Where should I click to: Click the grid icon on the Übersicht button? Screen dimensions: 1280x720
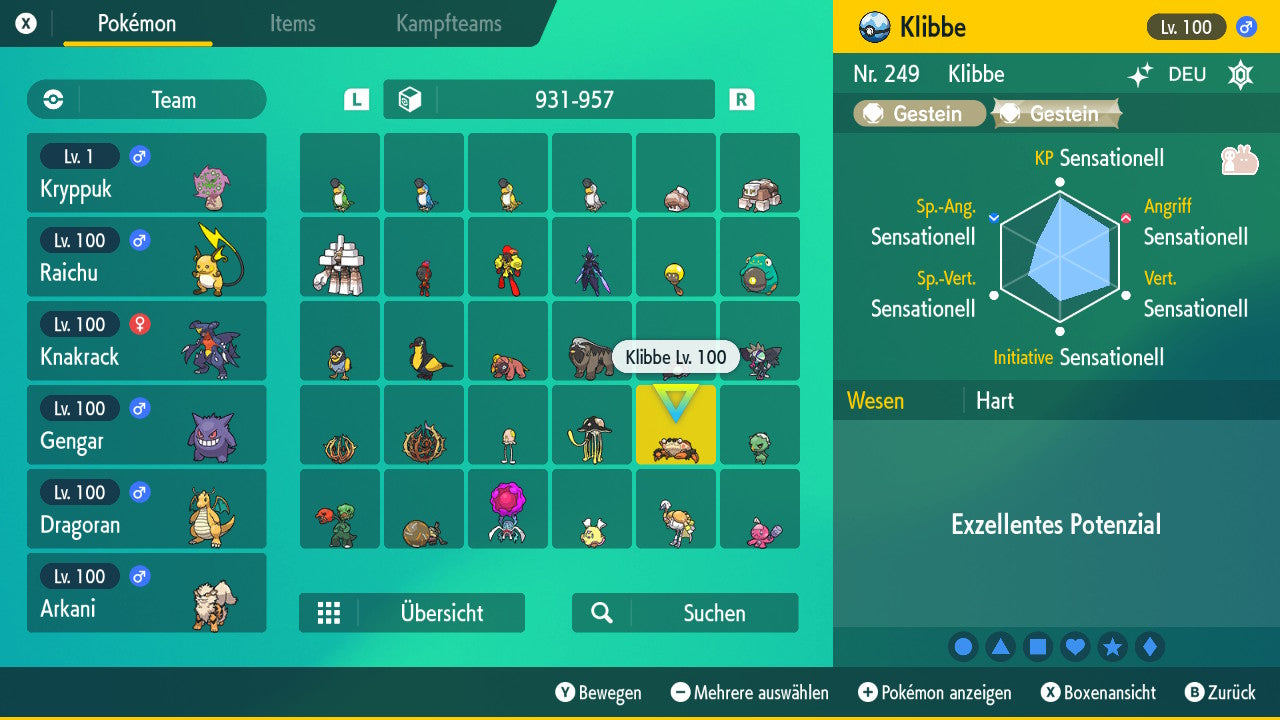coord(330,612)
